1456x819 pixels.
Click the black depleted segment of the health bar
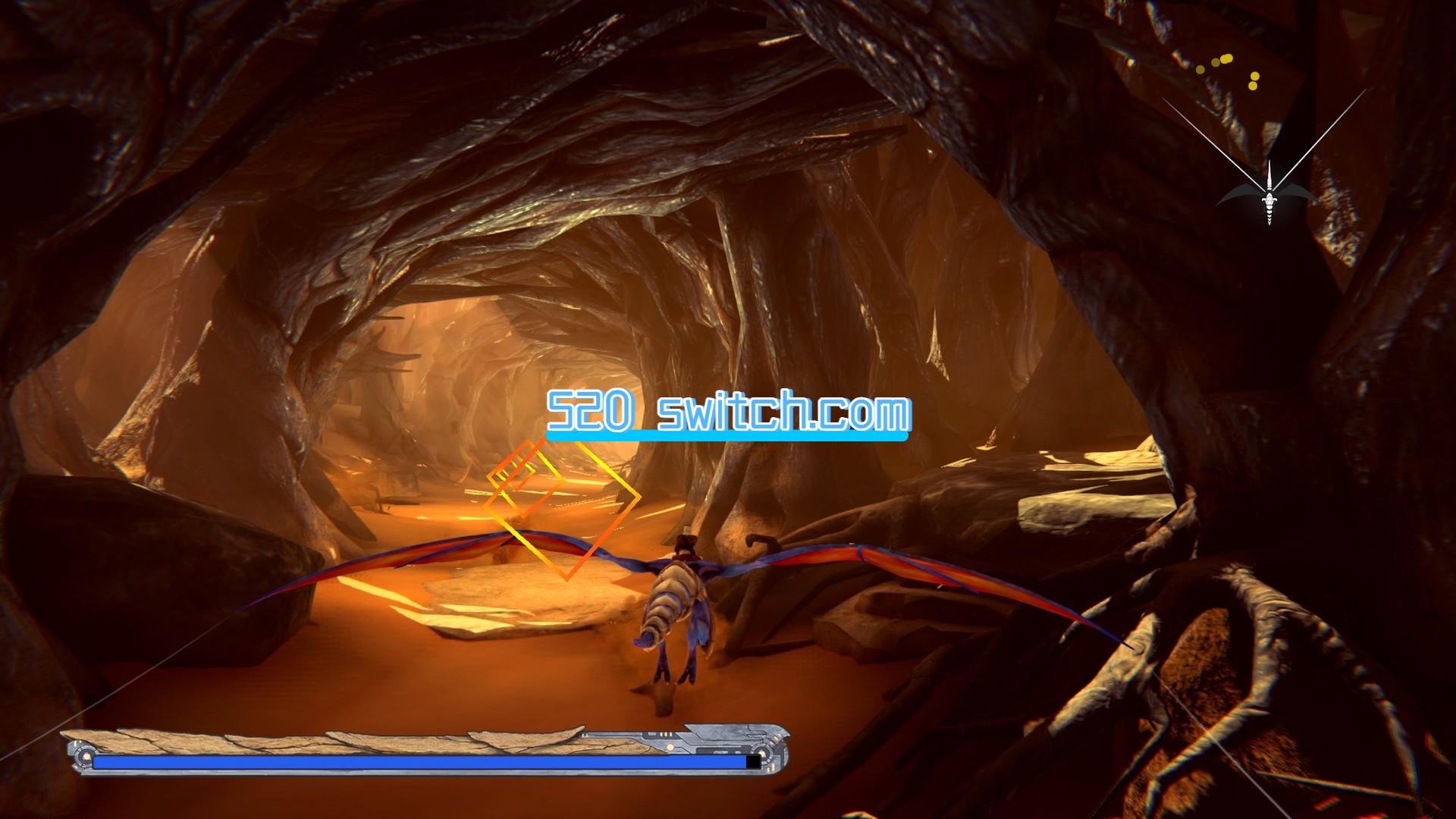coord(753,761)
